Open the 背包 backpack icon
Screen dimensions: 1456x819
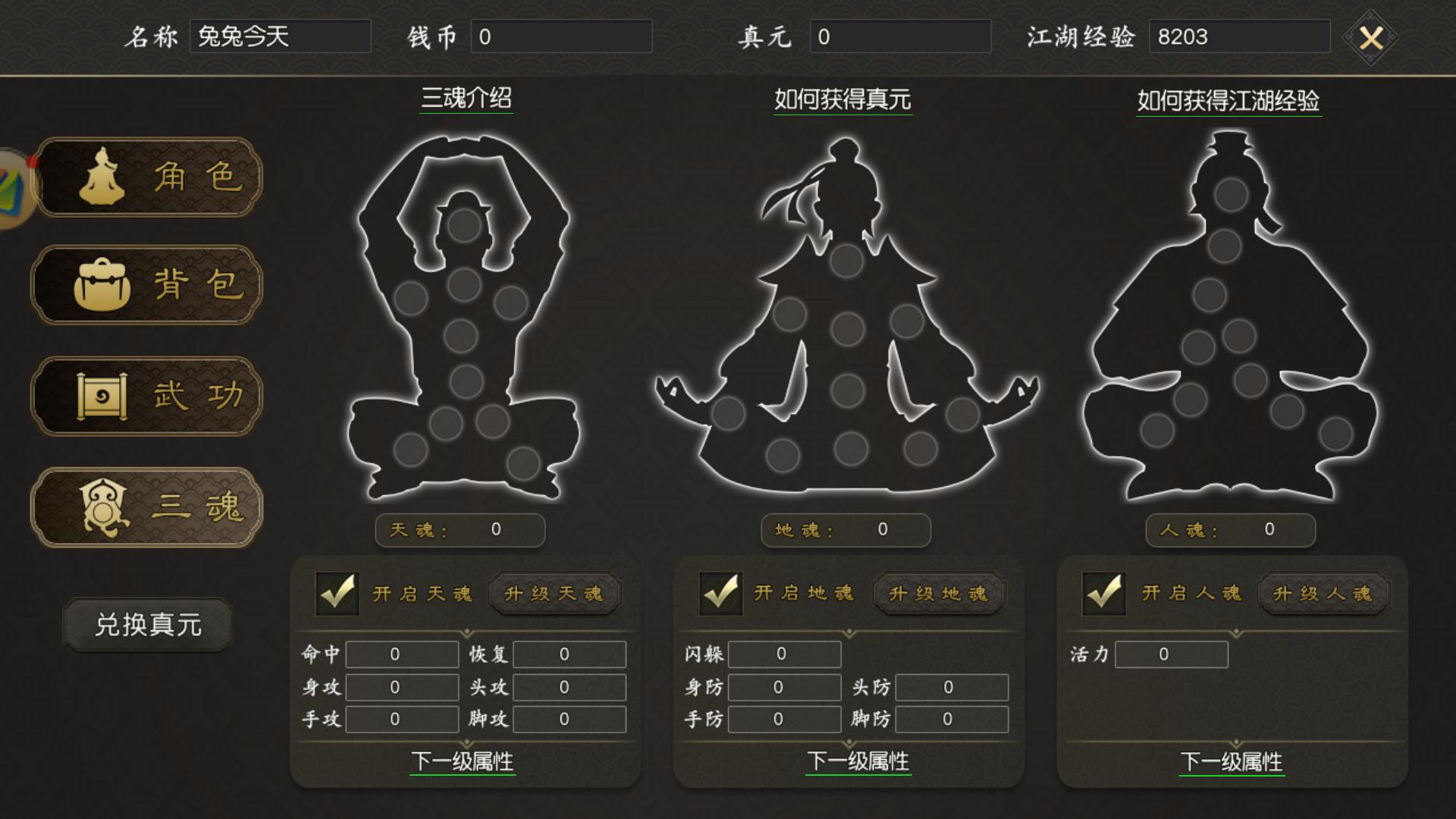coord(102,287)
